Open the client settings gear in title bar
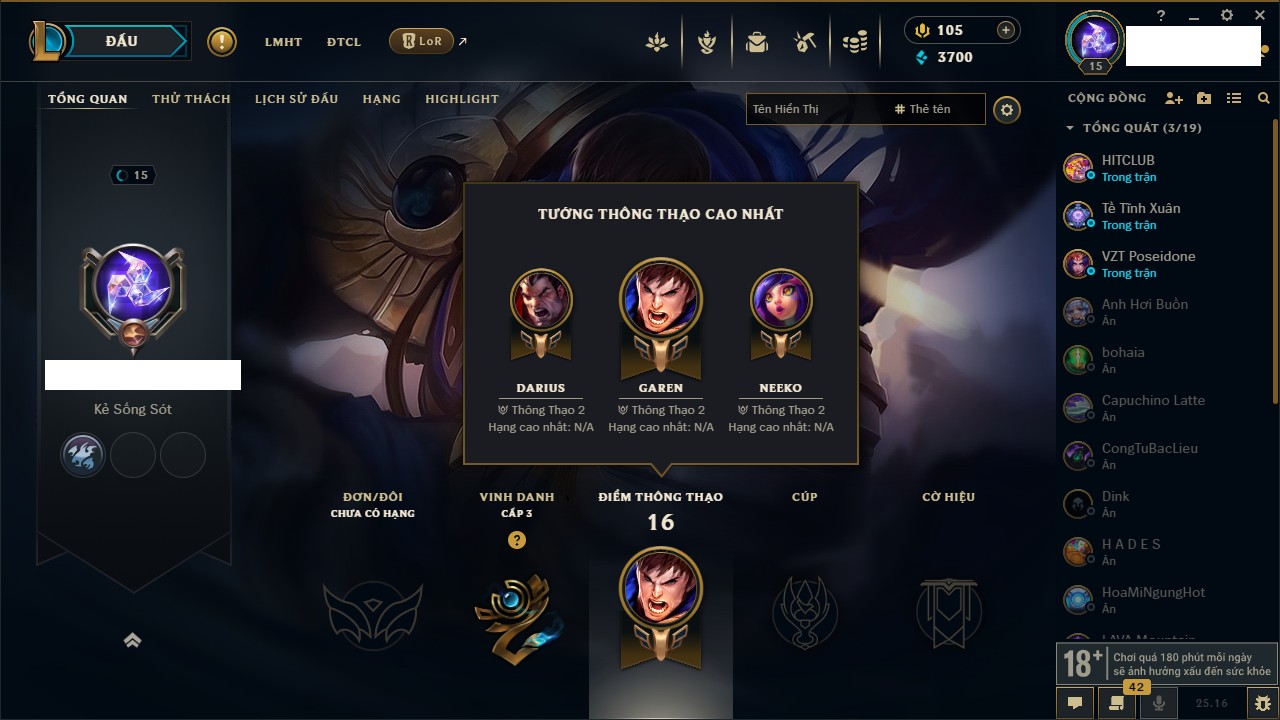 point(1227,16)
